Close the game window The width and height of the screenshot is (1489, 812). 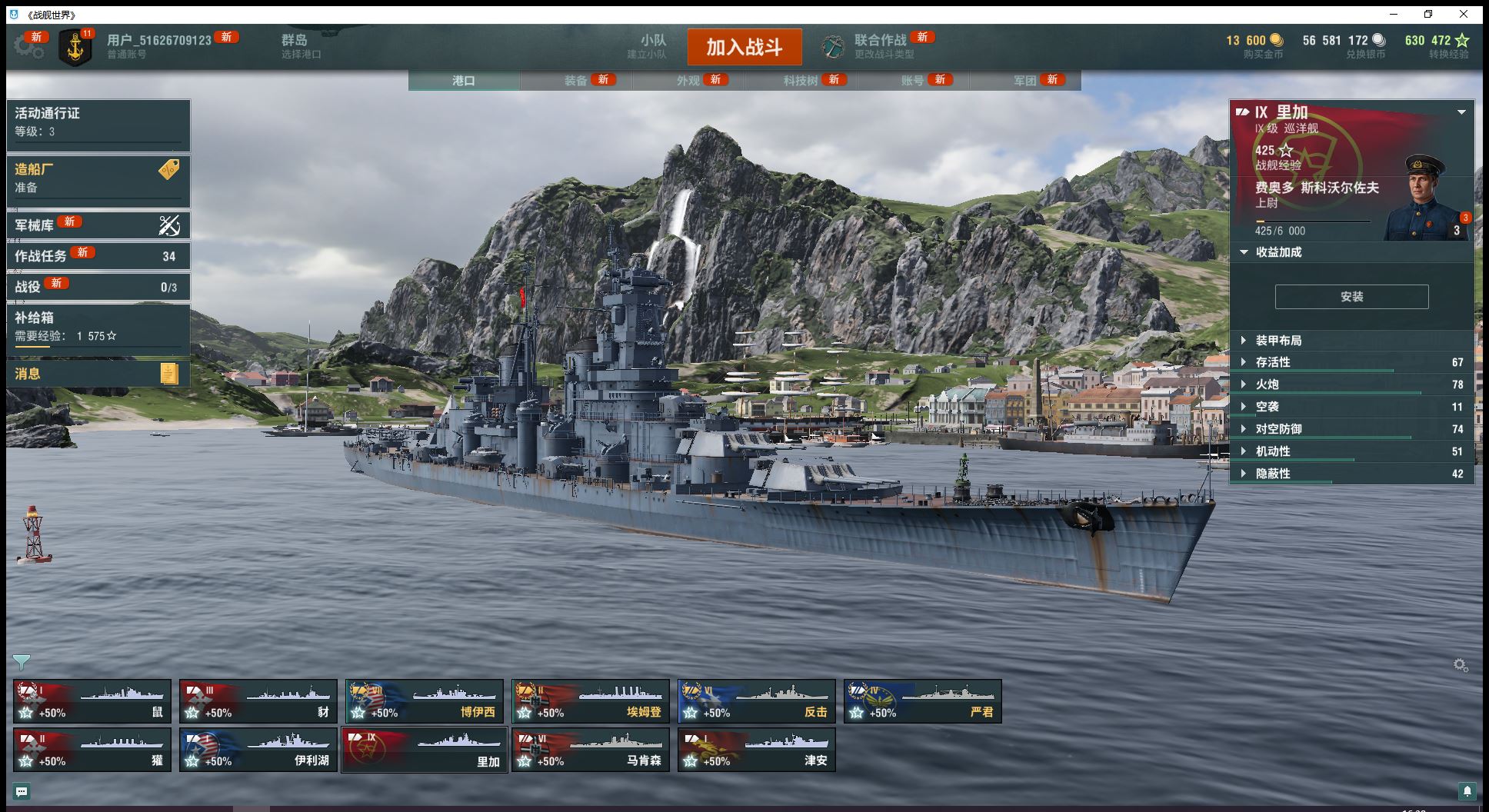(1463, 14)
